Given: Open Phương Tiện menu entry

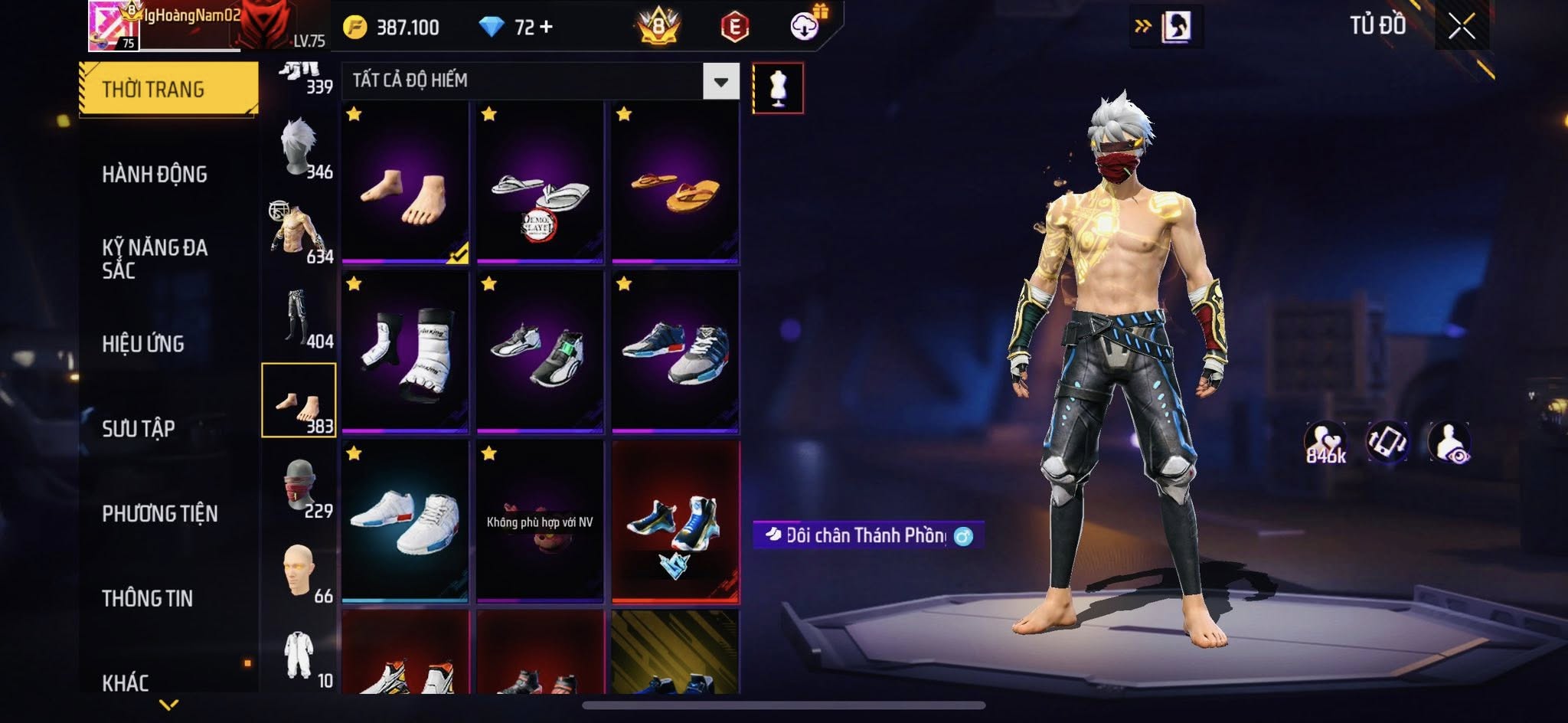Looking at the screenshot, I should [x=160, y=513].
